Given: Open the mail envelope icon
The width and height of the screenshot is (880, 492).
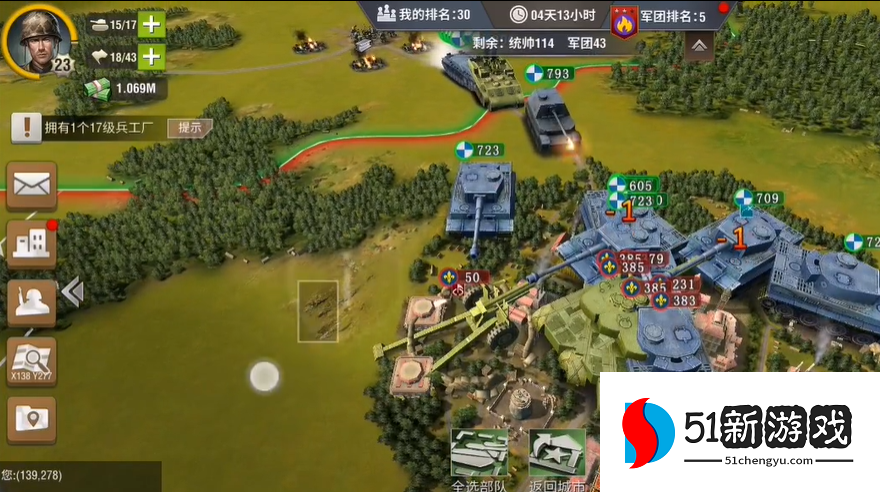Looking at the screenshot, I should coord(32,186).
